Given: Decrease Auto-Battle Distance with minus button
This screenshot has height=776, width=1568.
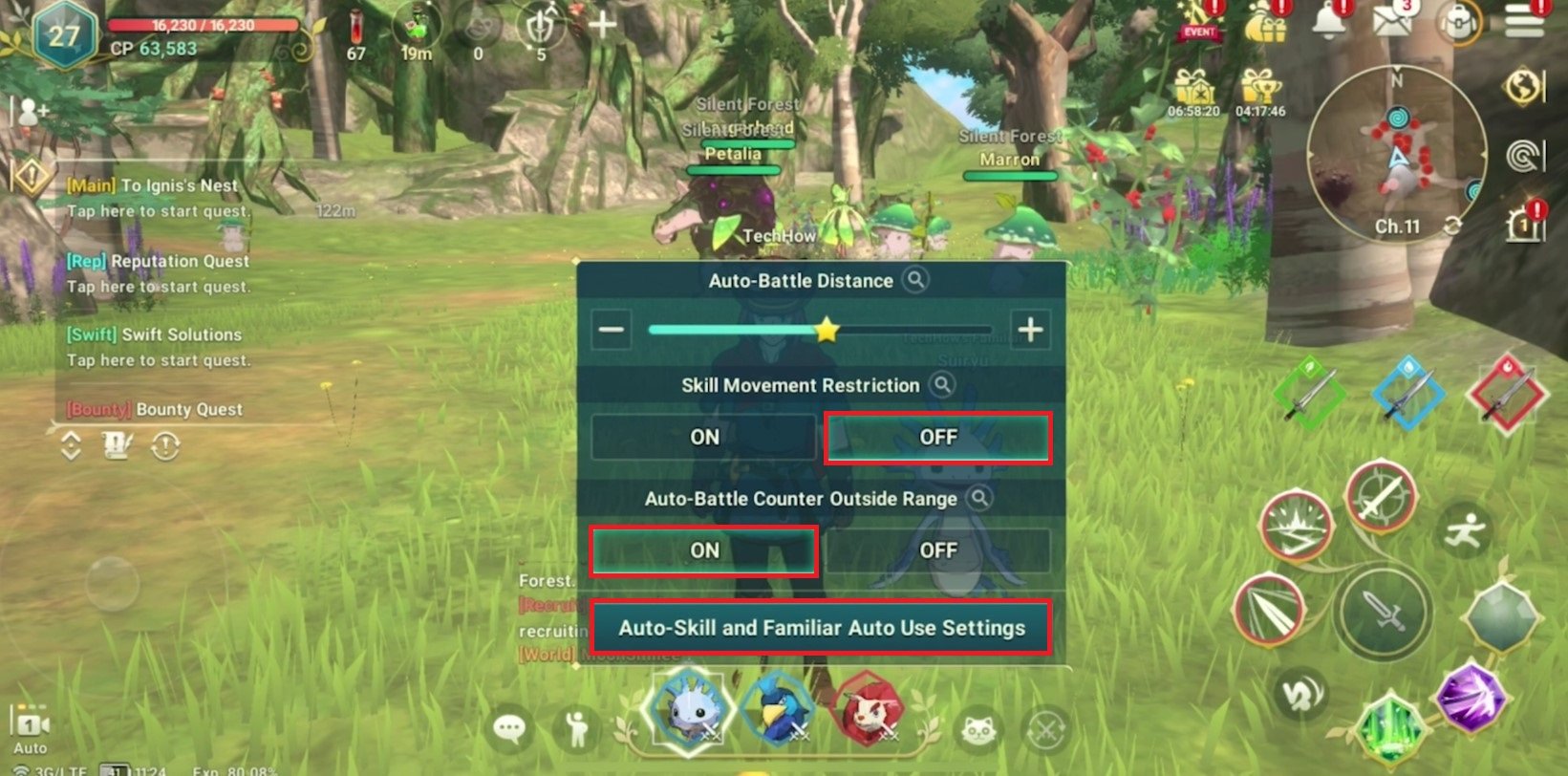Looking at the screenshot, I should pyautogui.click(x=612, y=331).
